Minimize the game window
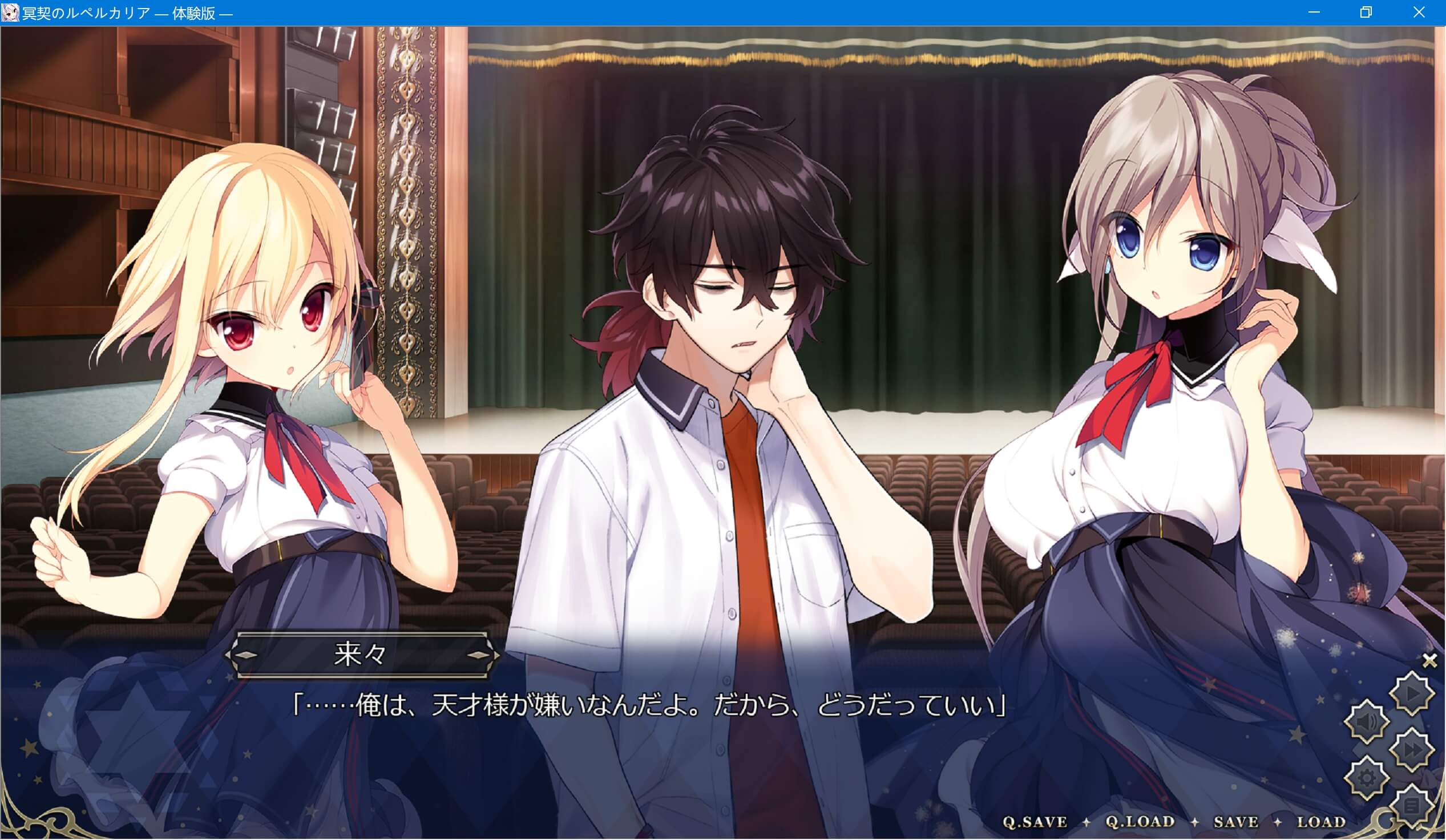Image resolution: width=1446 pixels, height=840 pixels. point(1314,12)
